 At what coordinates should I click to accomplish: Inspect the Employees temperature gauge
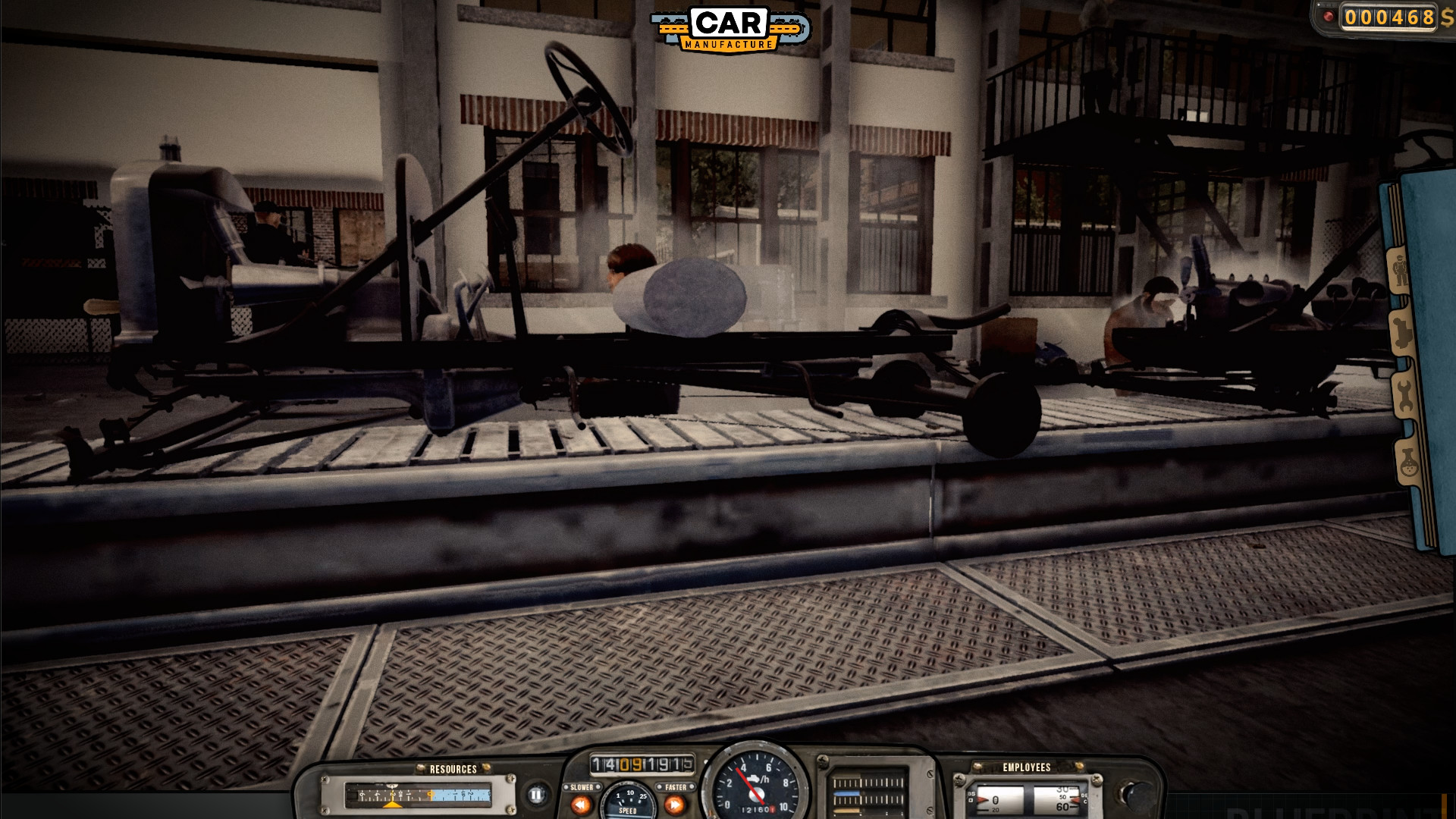tap(1056, 800)
